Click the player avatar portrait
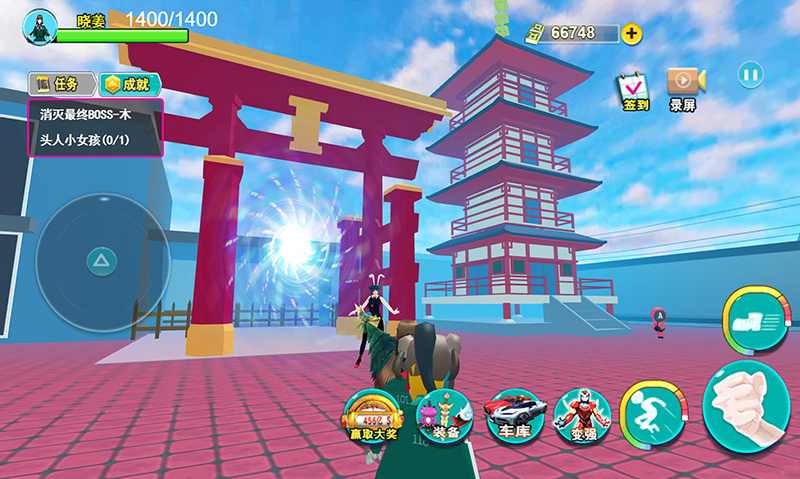Viewport: 800px width, 479px height. [40, 25]
